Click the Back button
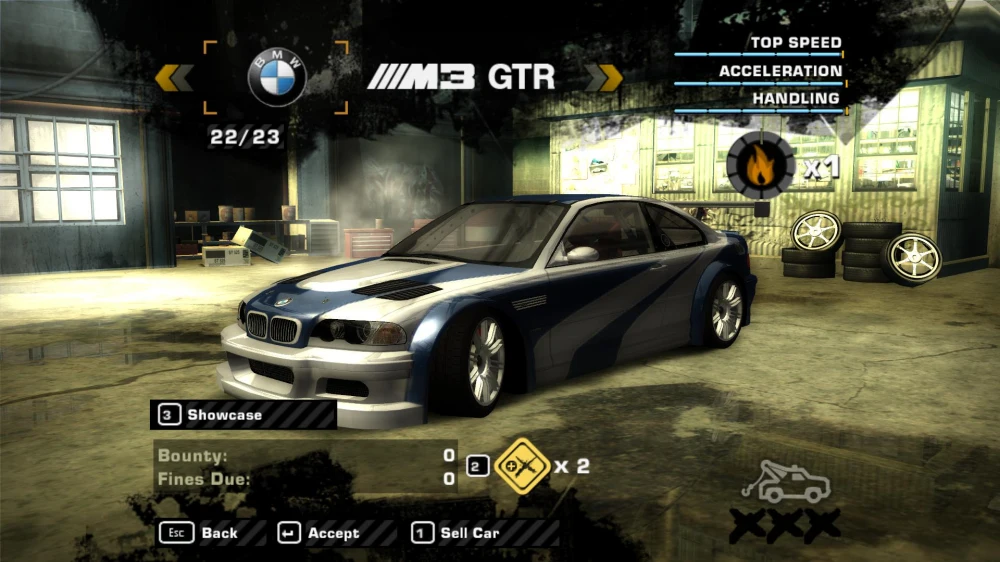The width and height of the screenshot is (1000, 562). click(x=199, y=533)
